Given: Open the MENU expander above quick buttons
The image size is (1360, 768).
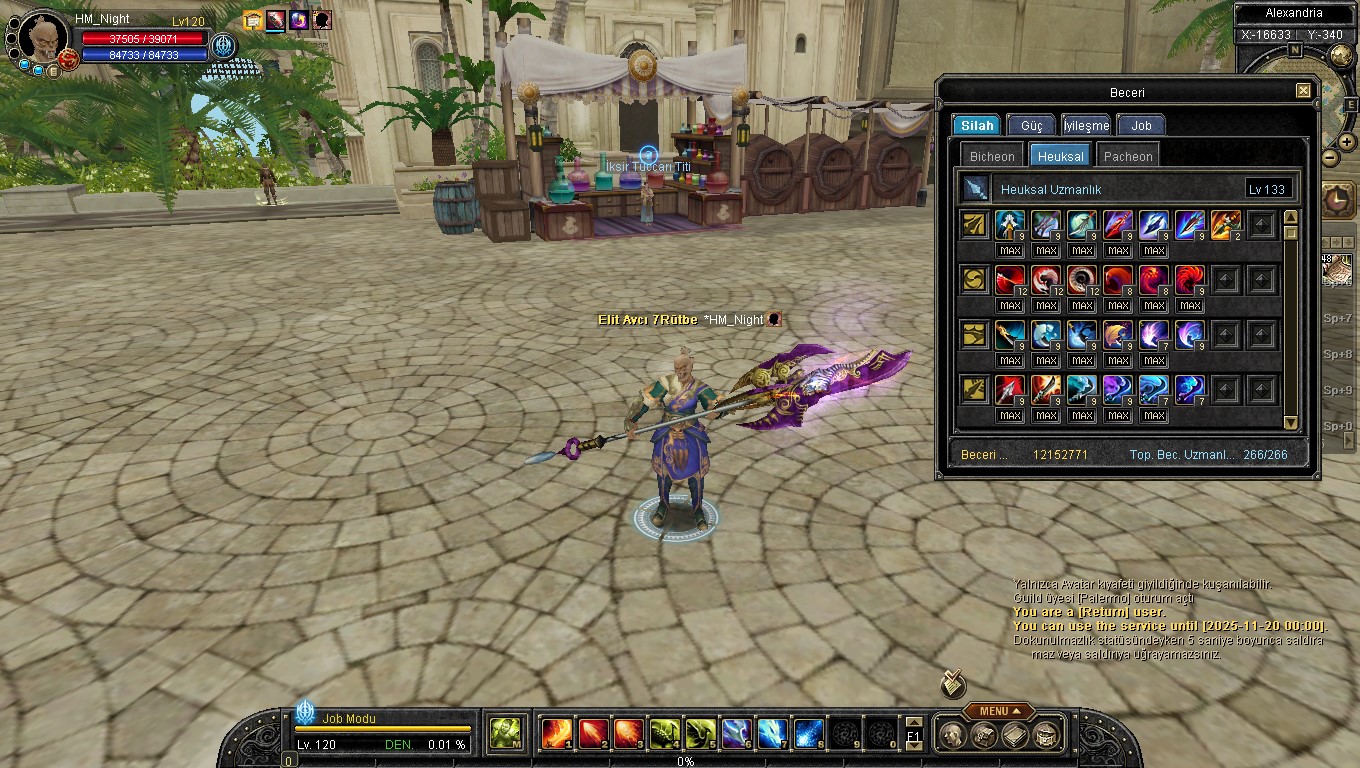Looking at the screenshot, I should point(998,711).
